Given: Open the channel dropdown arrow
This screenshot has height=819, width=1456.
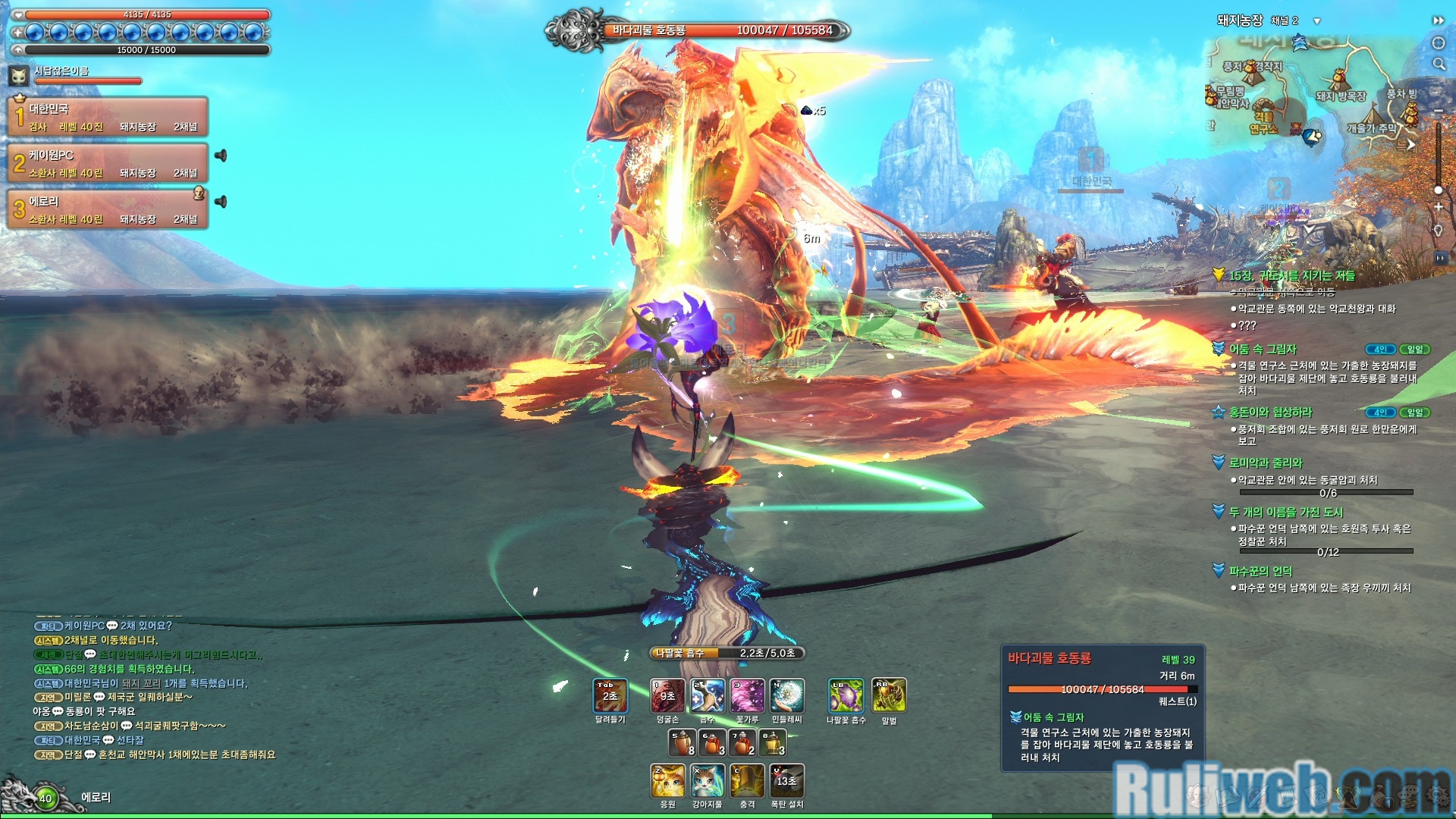Looking at the screenshot, I should pyautogui.click(x=1317, y=21).
